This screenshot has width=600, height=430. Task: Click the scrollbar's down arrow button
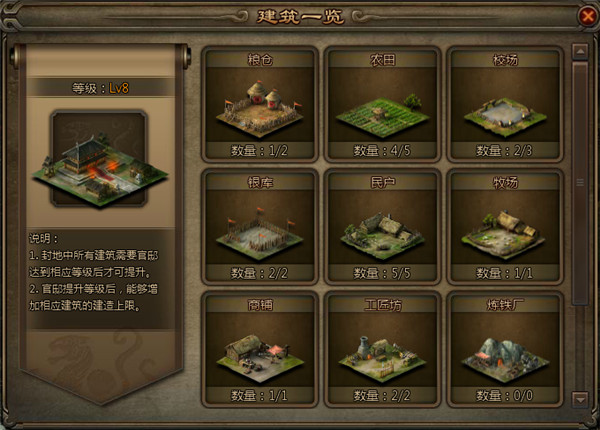click(579, 399)
